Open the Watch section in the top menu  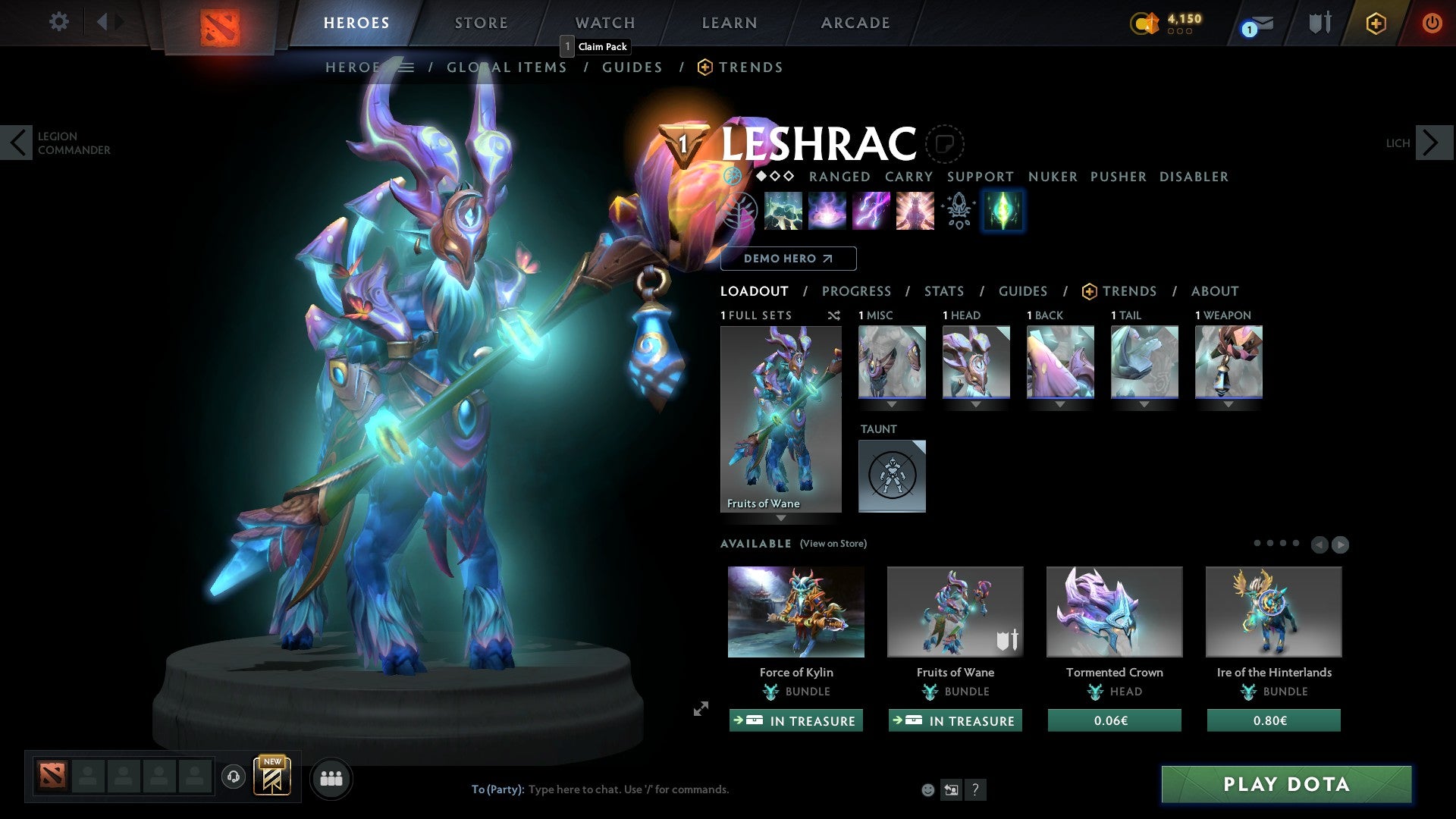(x=604, y=22)
